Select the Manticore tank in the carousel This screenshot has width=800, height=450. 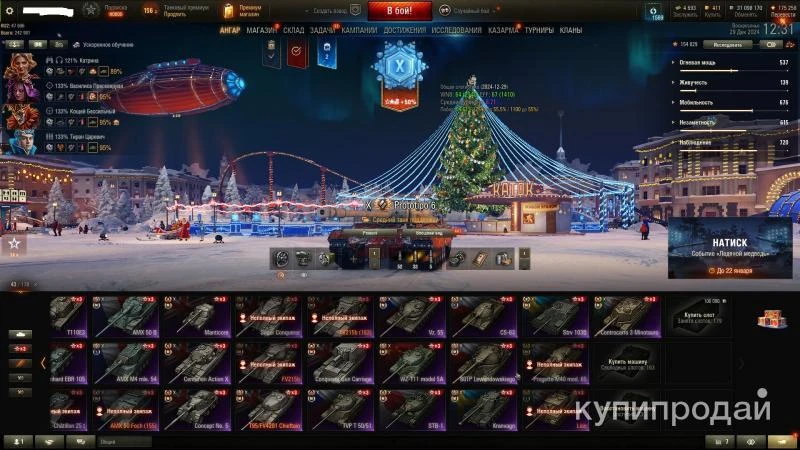(198, 316)
